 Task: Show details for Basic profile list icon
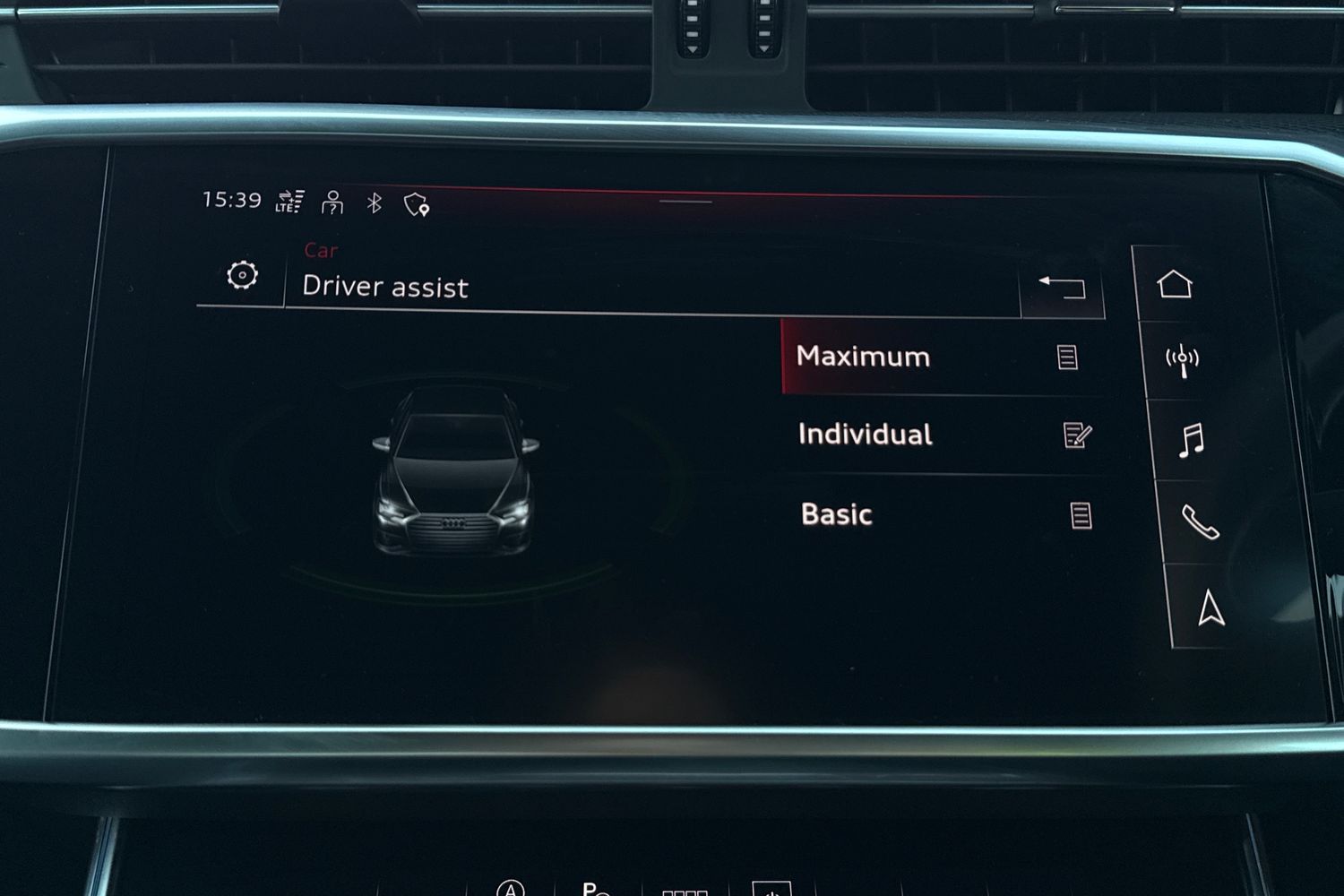1081,516
